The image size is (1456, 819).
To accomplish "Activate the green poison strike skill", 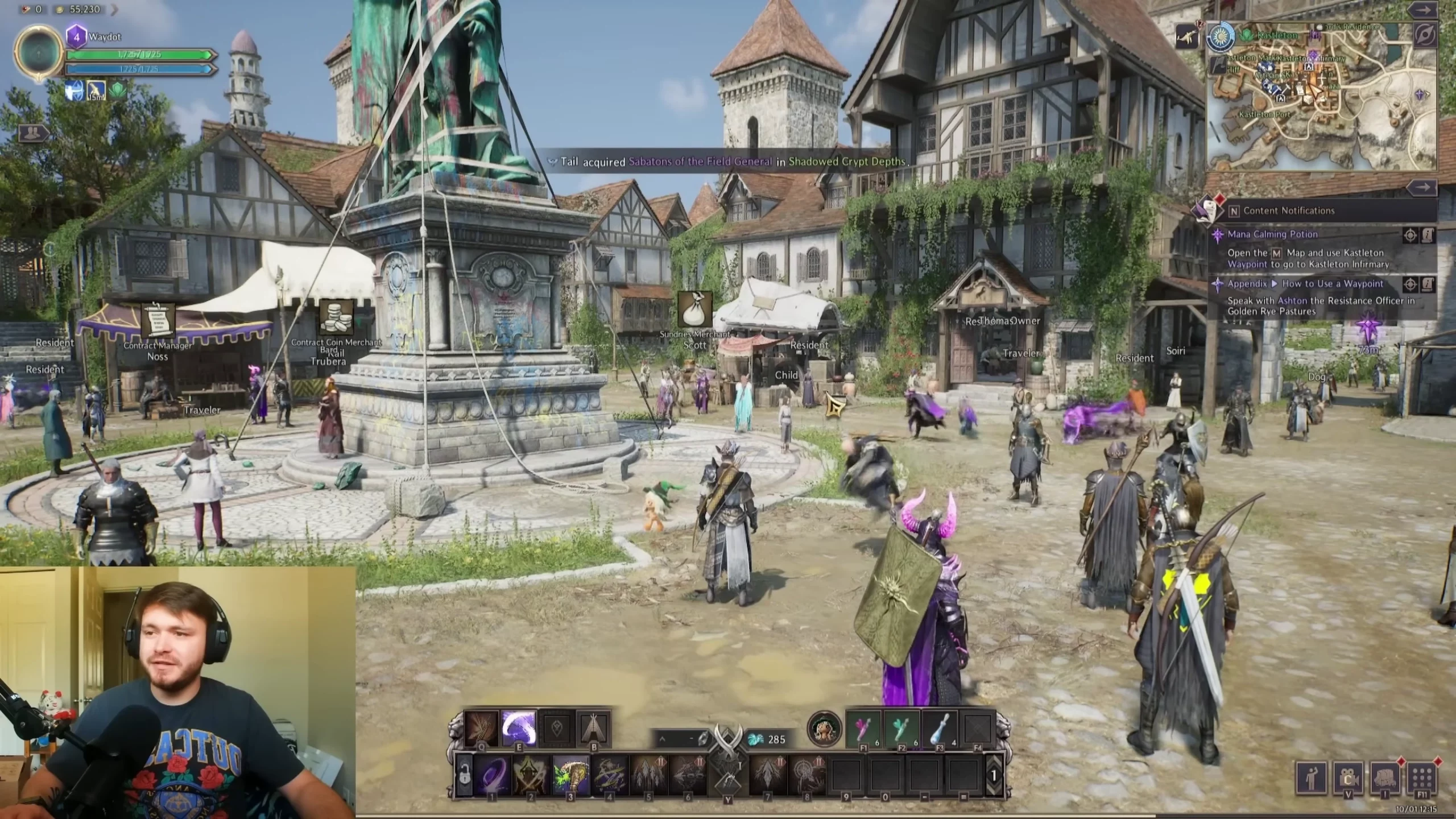I will pyautogui.click(x=570, y=776).
